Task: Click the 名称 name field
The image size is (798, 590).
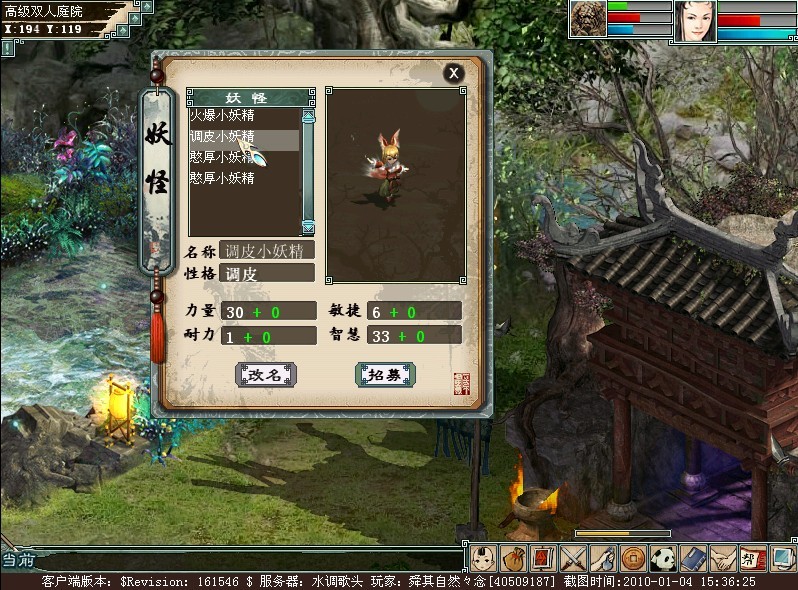Action: pyautogui.click(x=267, y=250)
